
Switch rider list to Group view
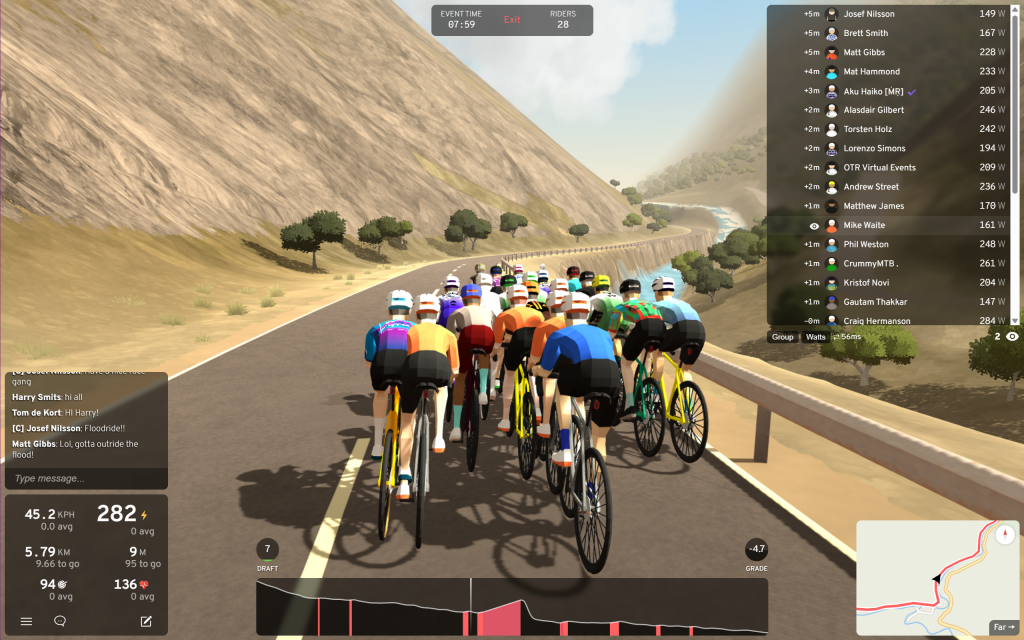[x=782, y=337]
